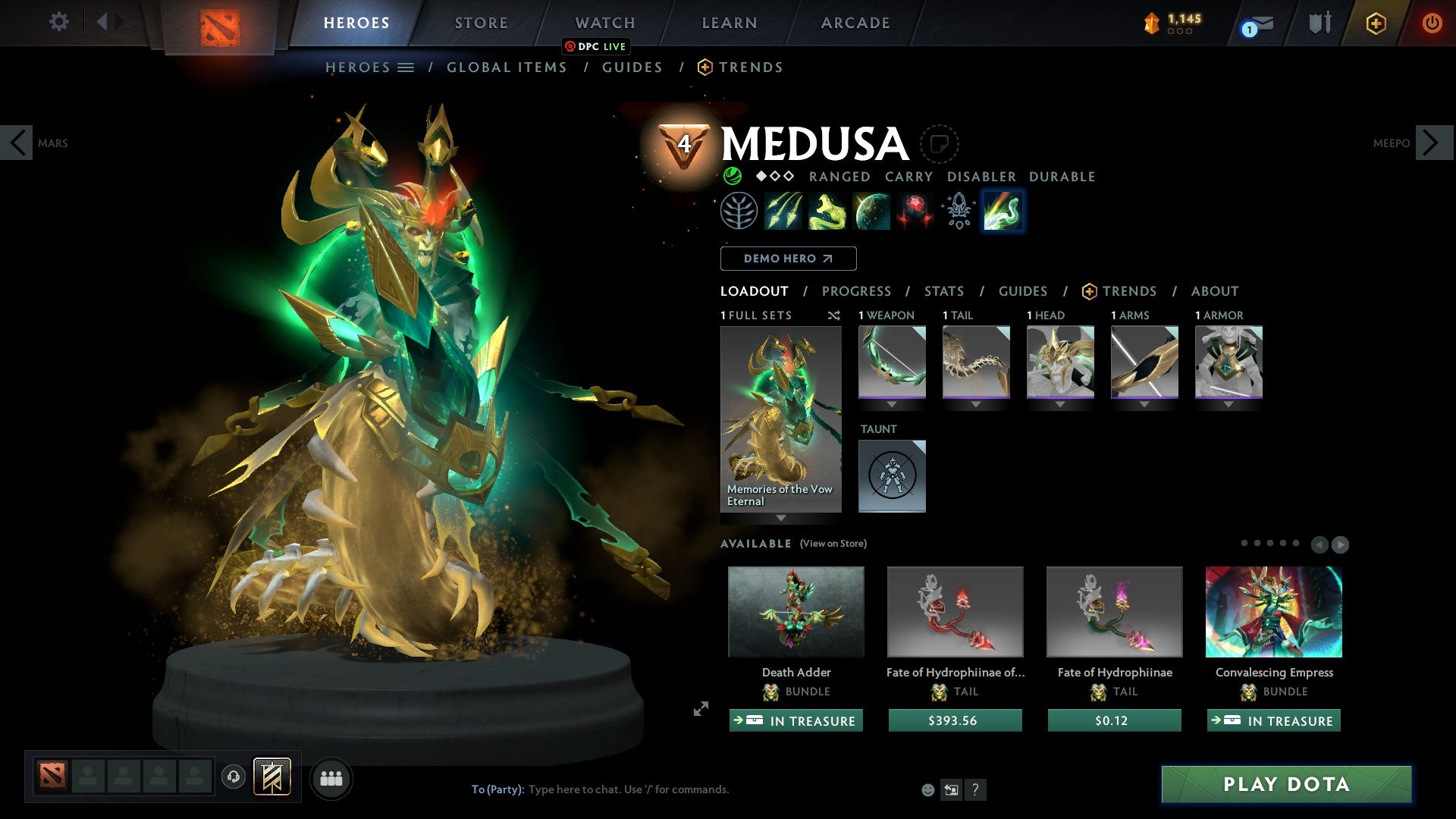Open the hero Talents icon
This screenshot has width=1456, height=819.
740,211
